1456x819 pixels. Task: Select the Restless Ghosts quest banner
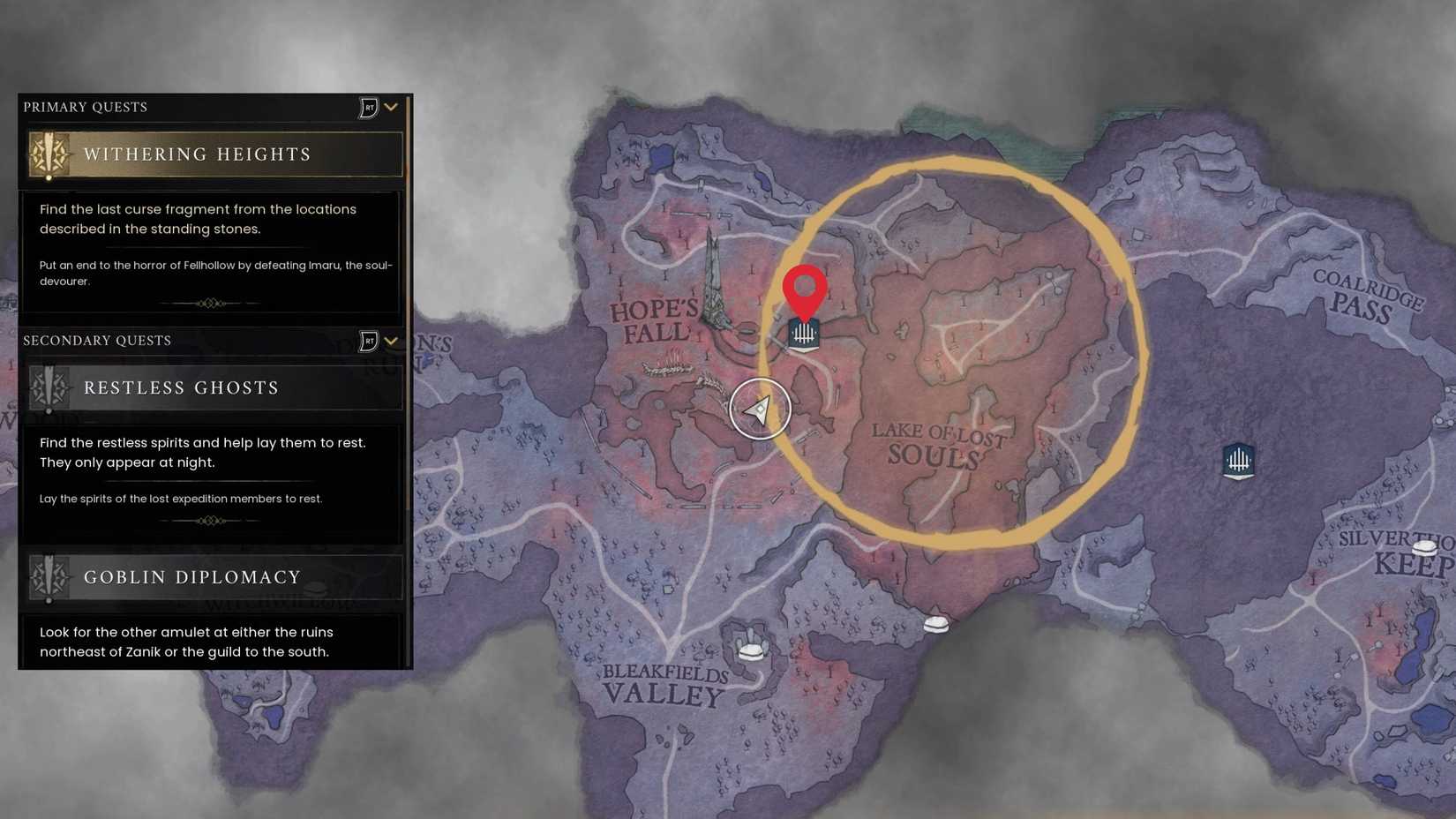pyautogui.click(x=212, y=387)
